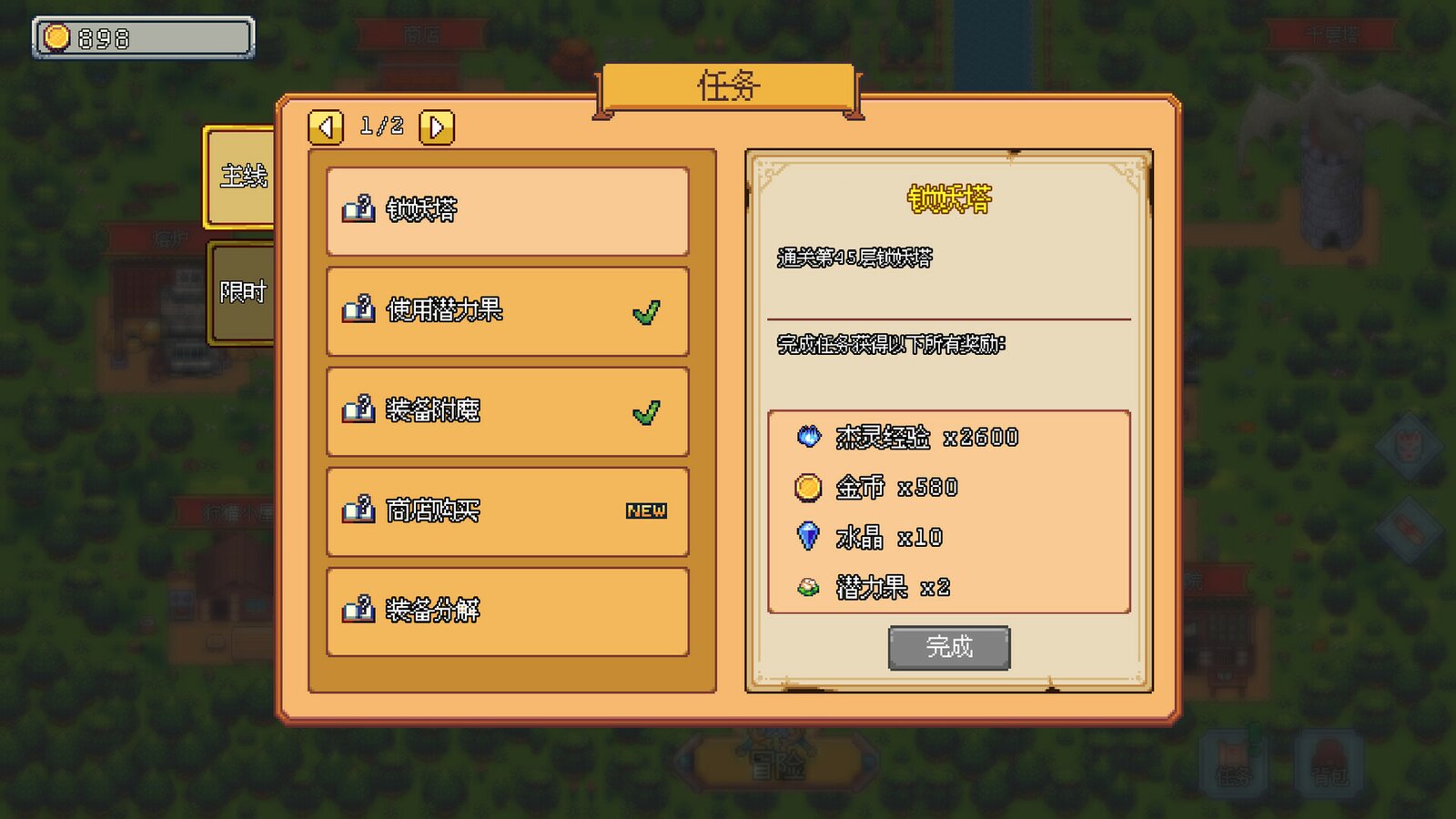Click the coin icon in the currency display
Image resolution: width=1456 pixels, height=819 pixels.
tap(56, 37)
